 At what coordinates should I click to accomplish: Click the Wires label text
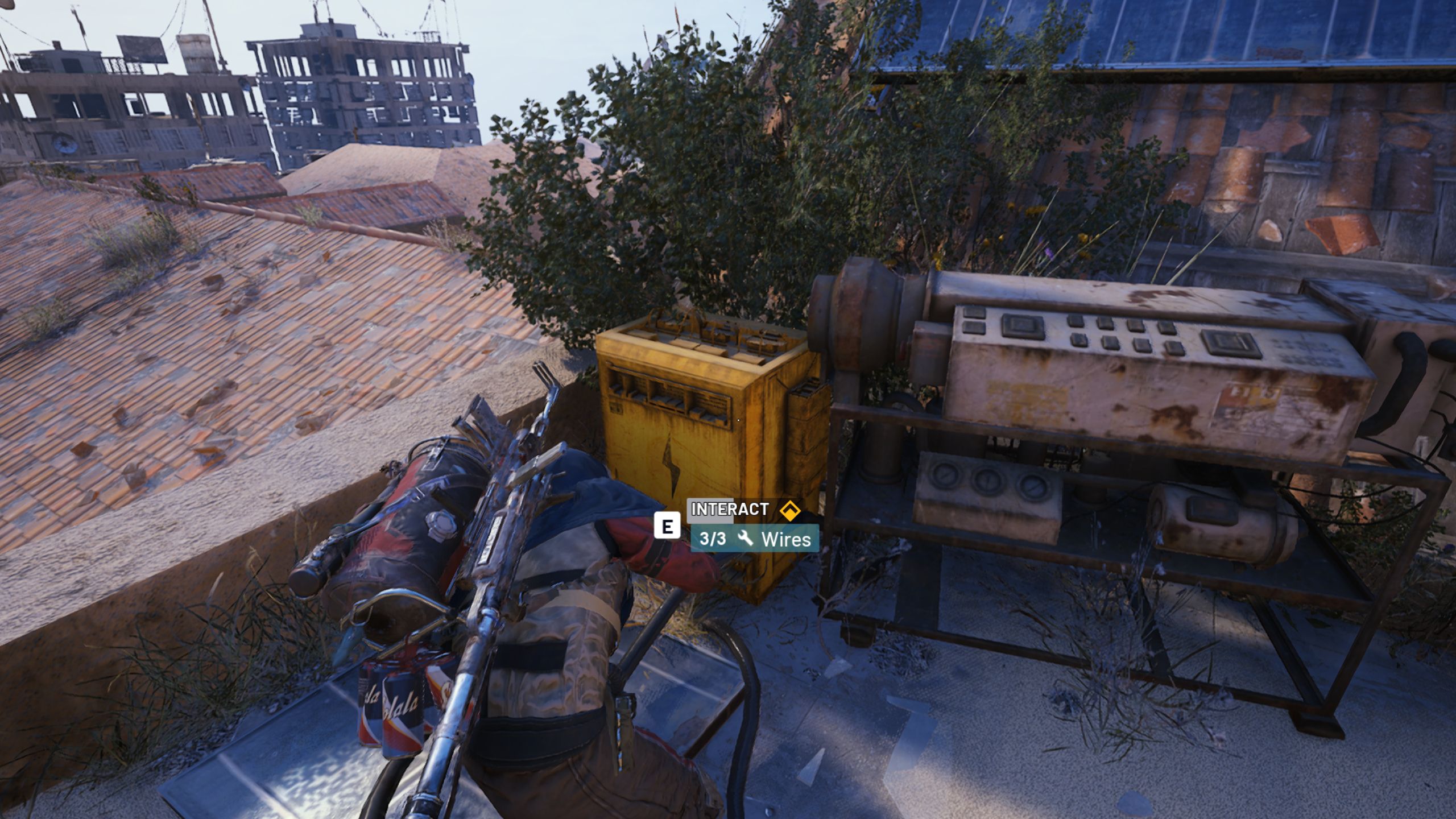click(x=787, y=540)
